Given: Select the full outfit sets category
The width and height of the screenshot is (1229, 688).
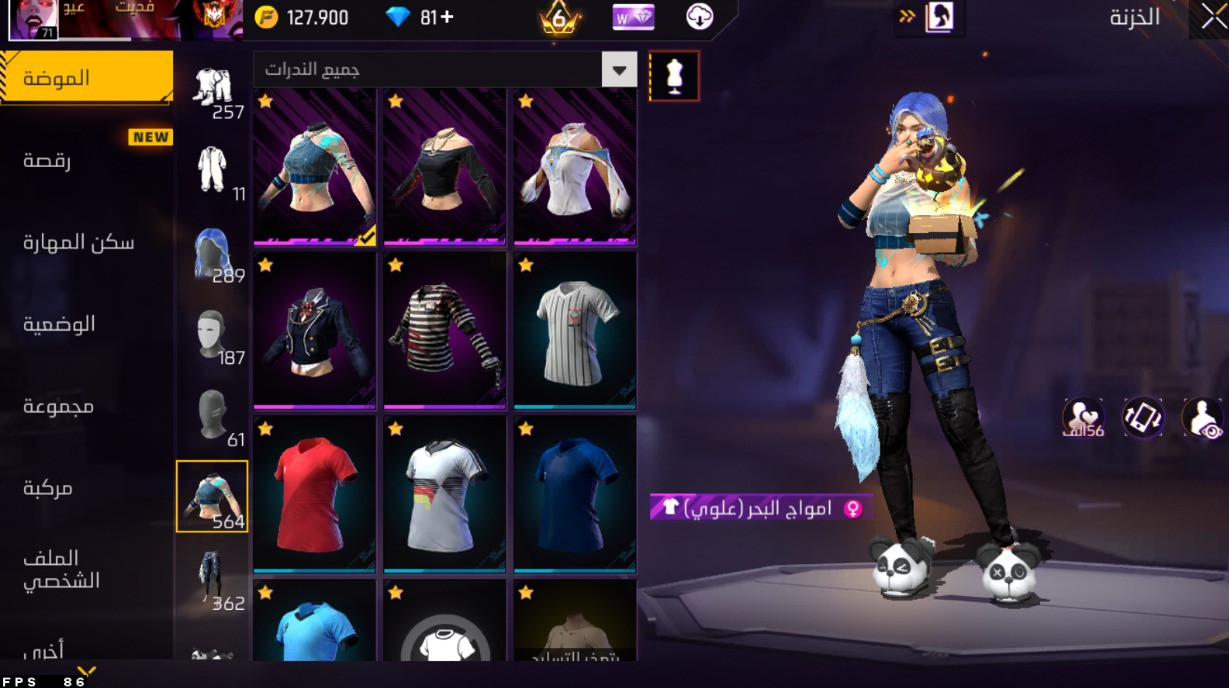Looking at the screenshot, I should tap(212, 87).
